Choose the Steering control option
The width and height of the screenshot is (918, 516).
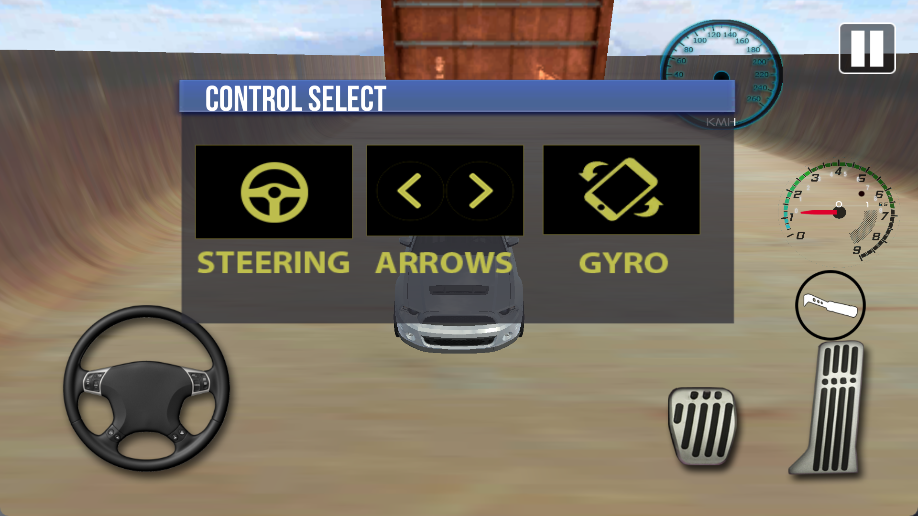[x=273, y=191]
